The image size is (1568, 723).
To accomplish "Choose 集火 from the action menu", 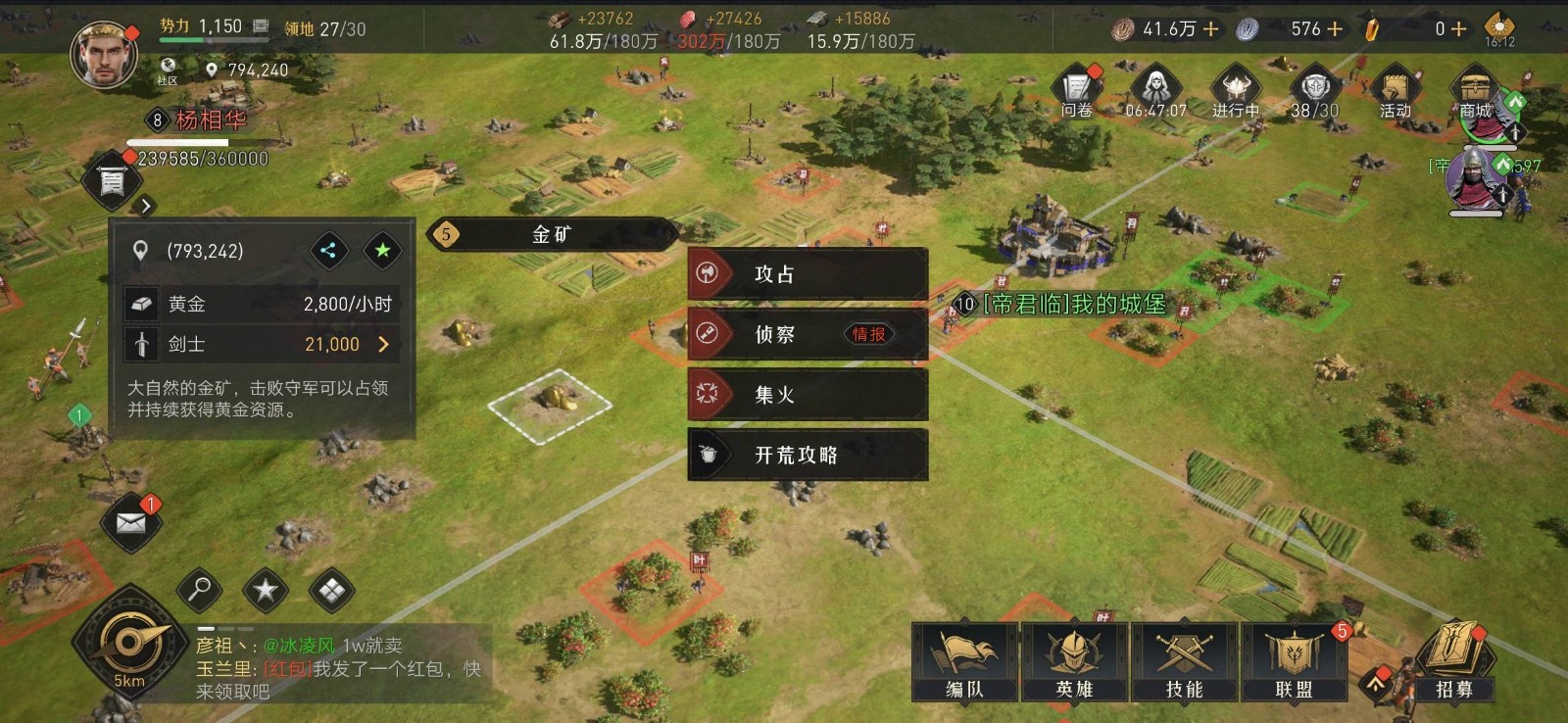I will click(807, 395).
